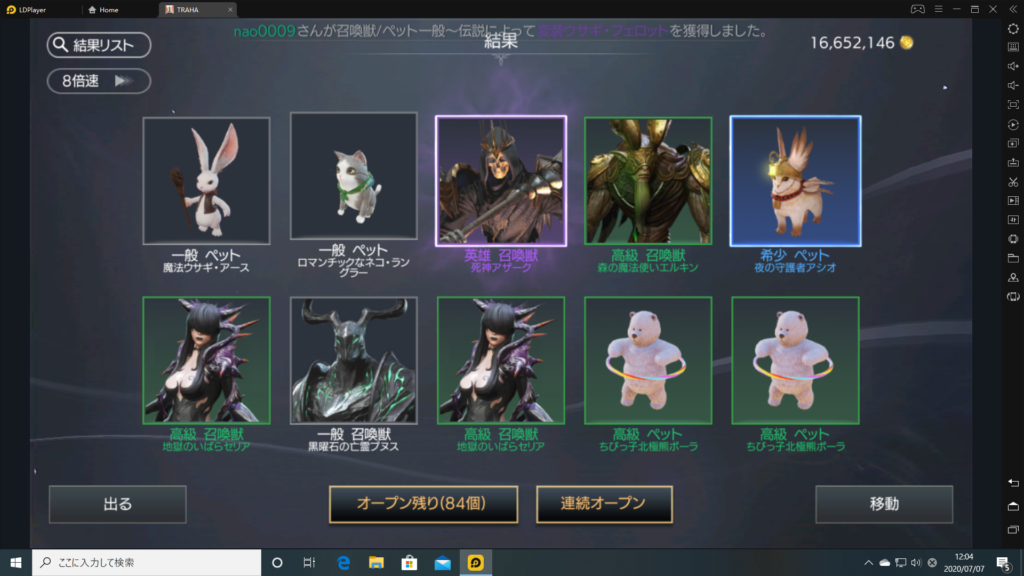
Task: Open remaining 84 boxes with オープン残り
Action: pos(424,504)
